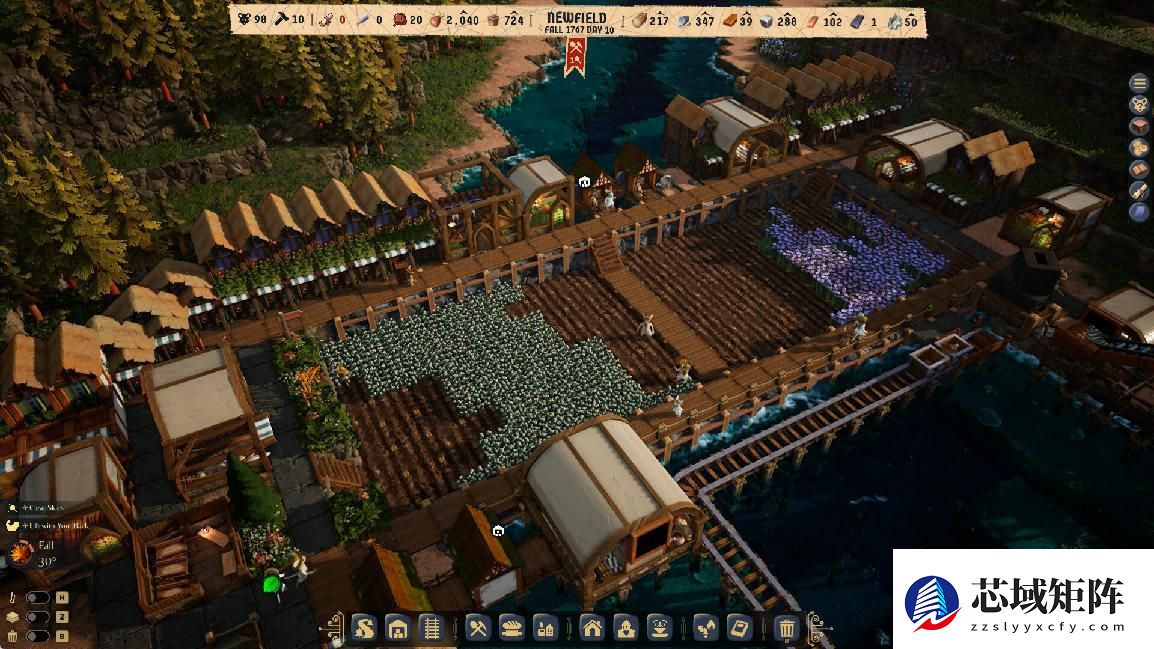Viewport: 1154px width, 649px height.
Task: Toggle the temperature overlay switch
Action: pyautogui.click(x=37, y=598)
